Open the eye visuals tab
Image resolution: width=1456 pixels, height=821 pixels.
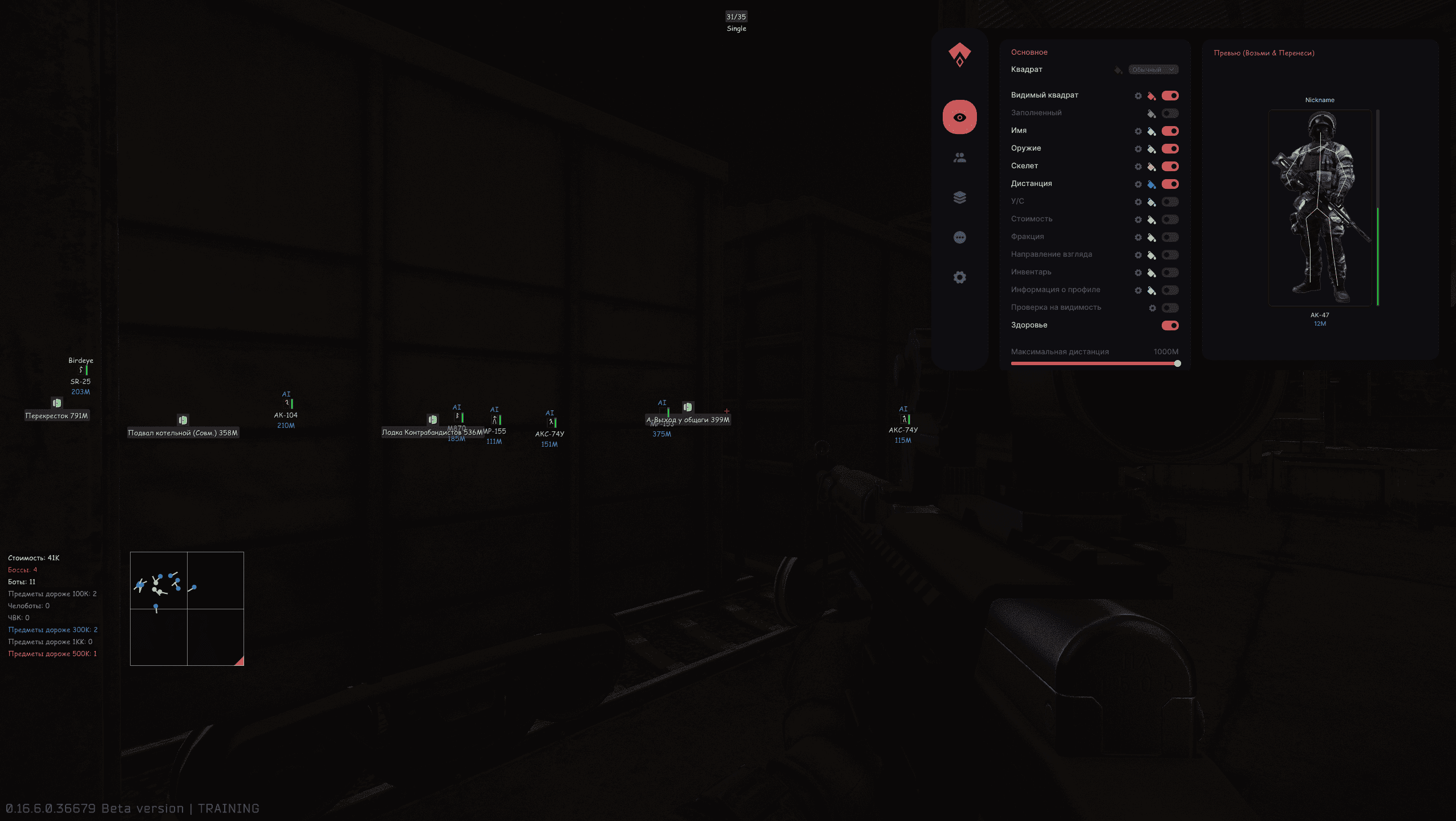(959, 118)
